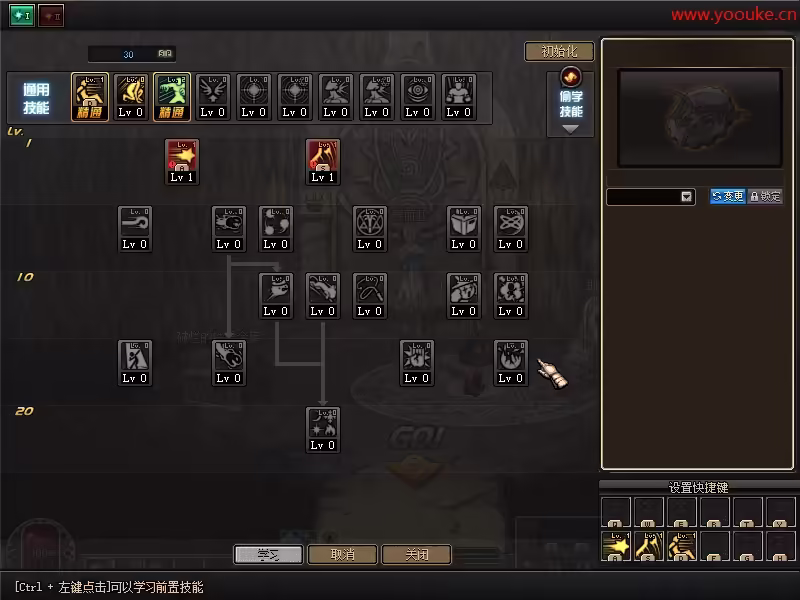Viewport: 800px width, 600px height.
Task: Click the 学习 (Learn) button
Action: [268, 554]
